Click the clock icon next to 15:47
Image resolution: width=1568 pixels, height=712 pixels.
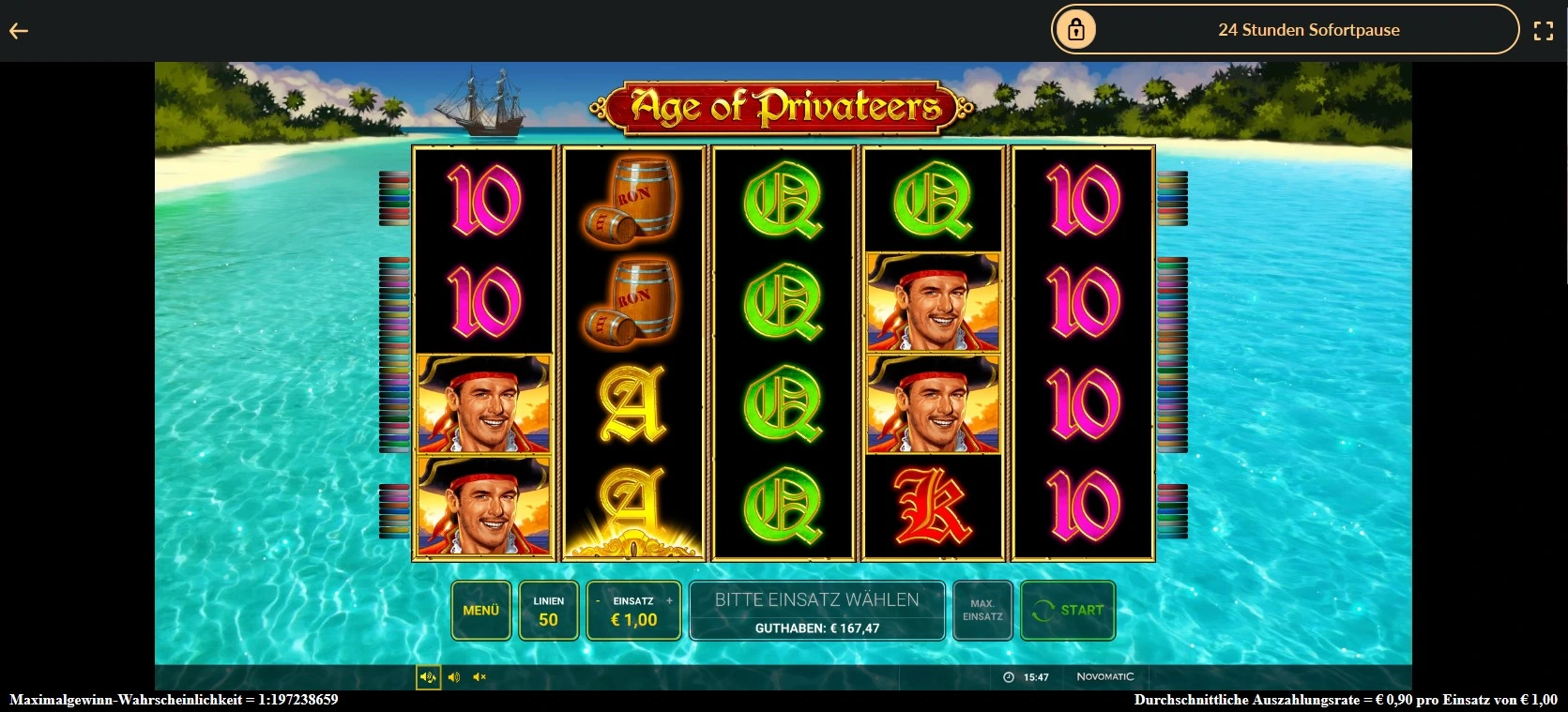[1007, 676]
